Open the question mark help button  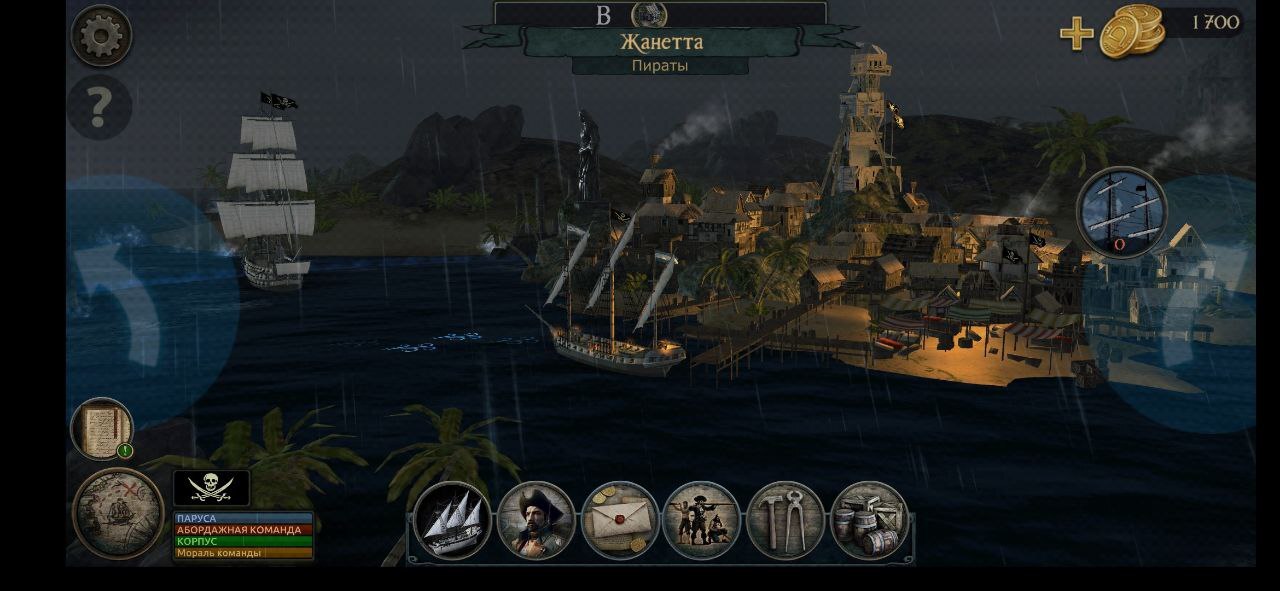tap(99, 108)
